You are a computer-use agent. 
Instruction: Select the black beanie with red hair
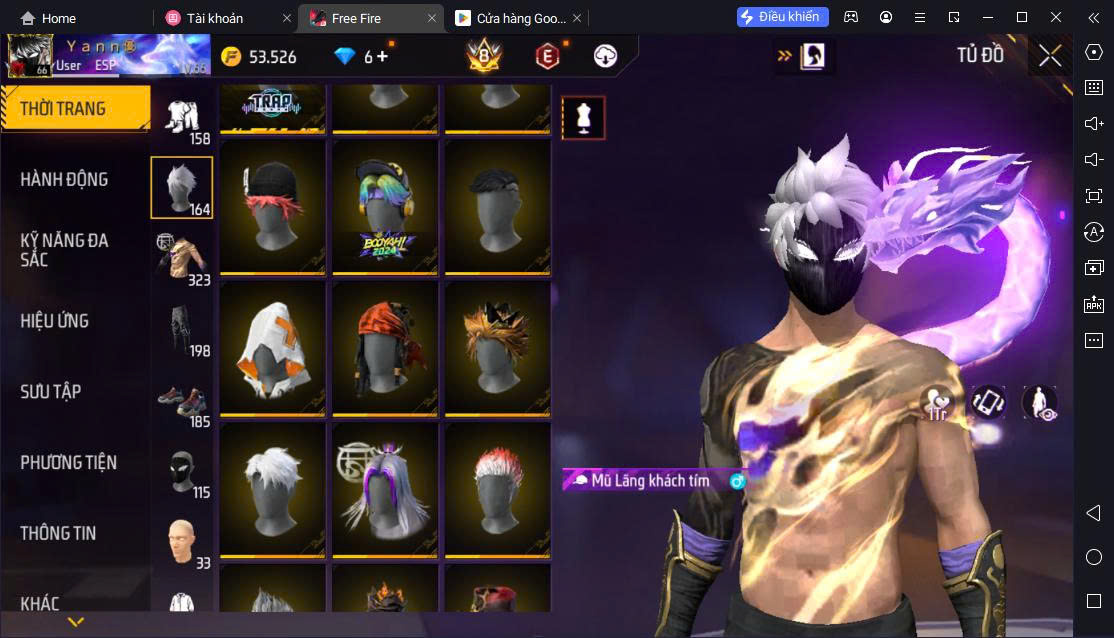tap(272, 208)
